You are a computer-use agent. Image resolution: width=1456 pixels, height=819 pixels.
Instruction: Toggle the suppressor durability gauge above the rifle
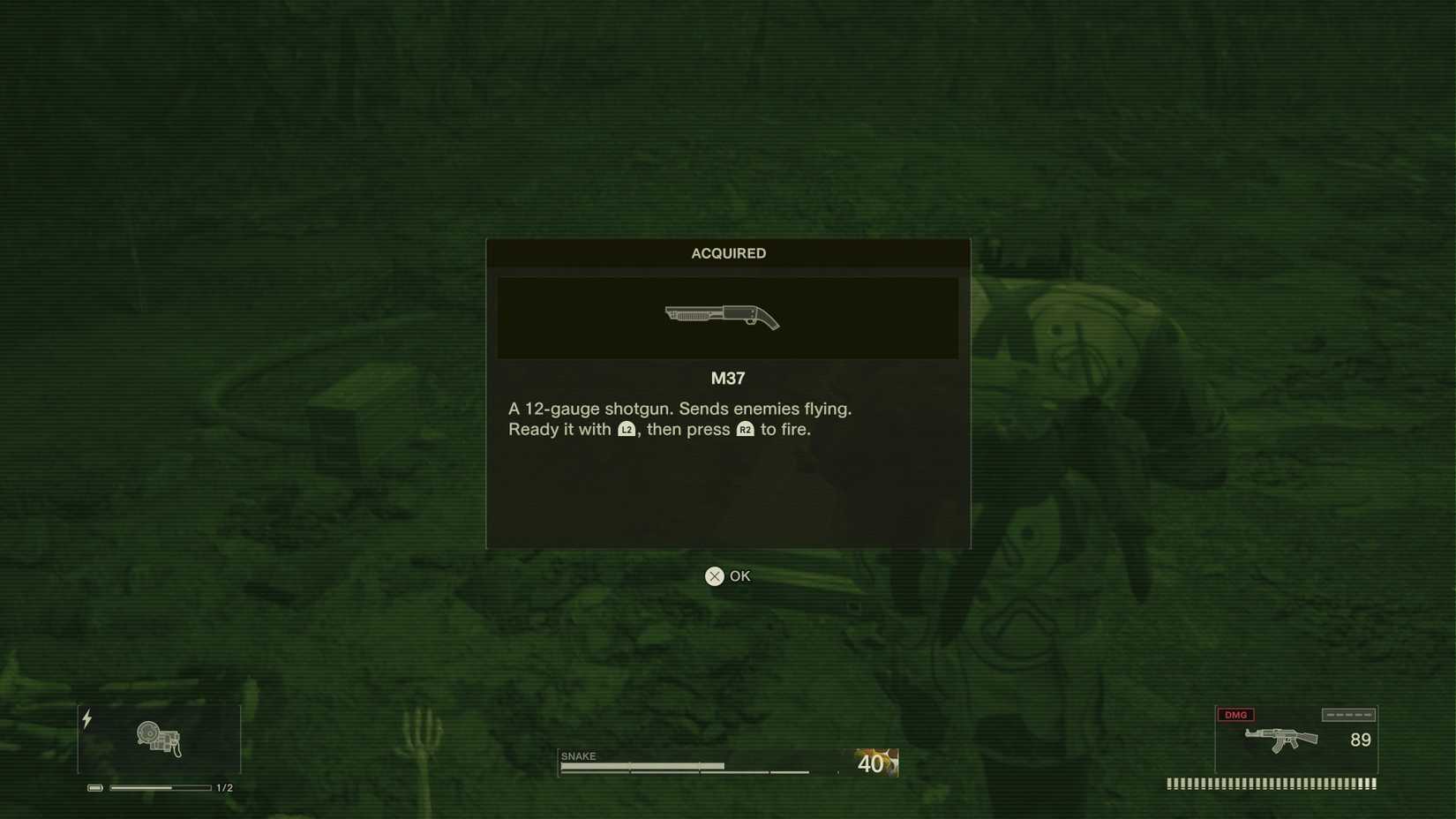[1349, 713]
